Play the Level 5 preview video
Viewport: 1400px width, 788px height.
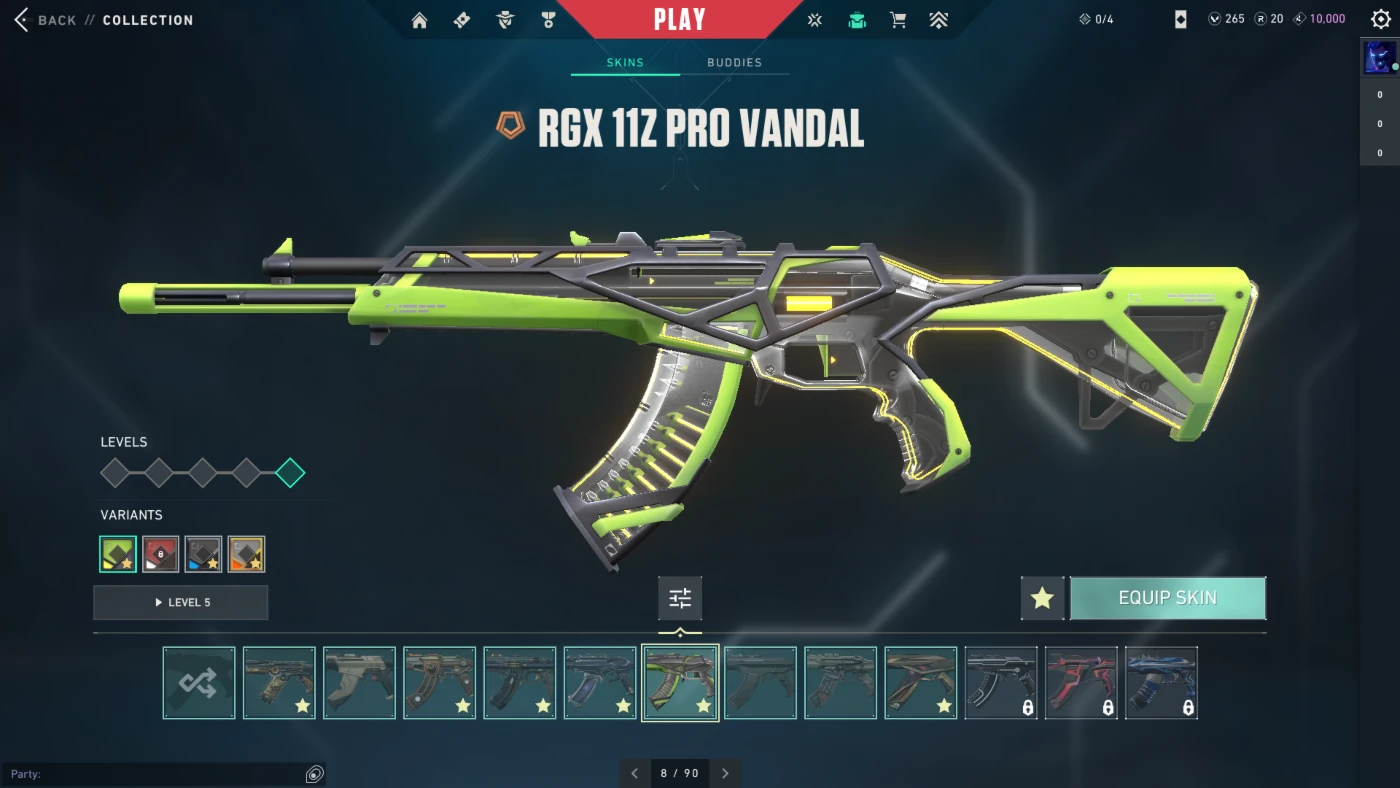pyautogui.click(x=181, y=603)
